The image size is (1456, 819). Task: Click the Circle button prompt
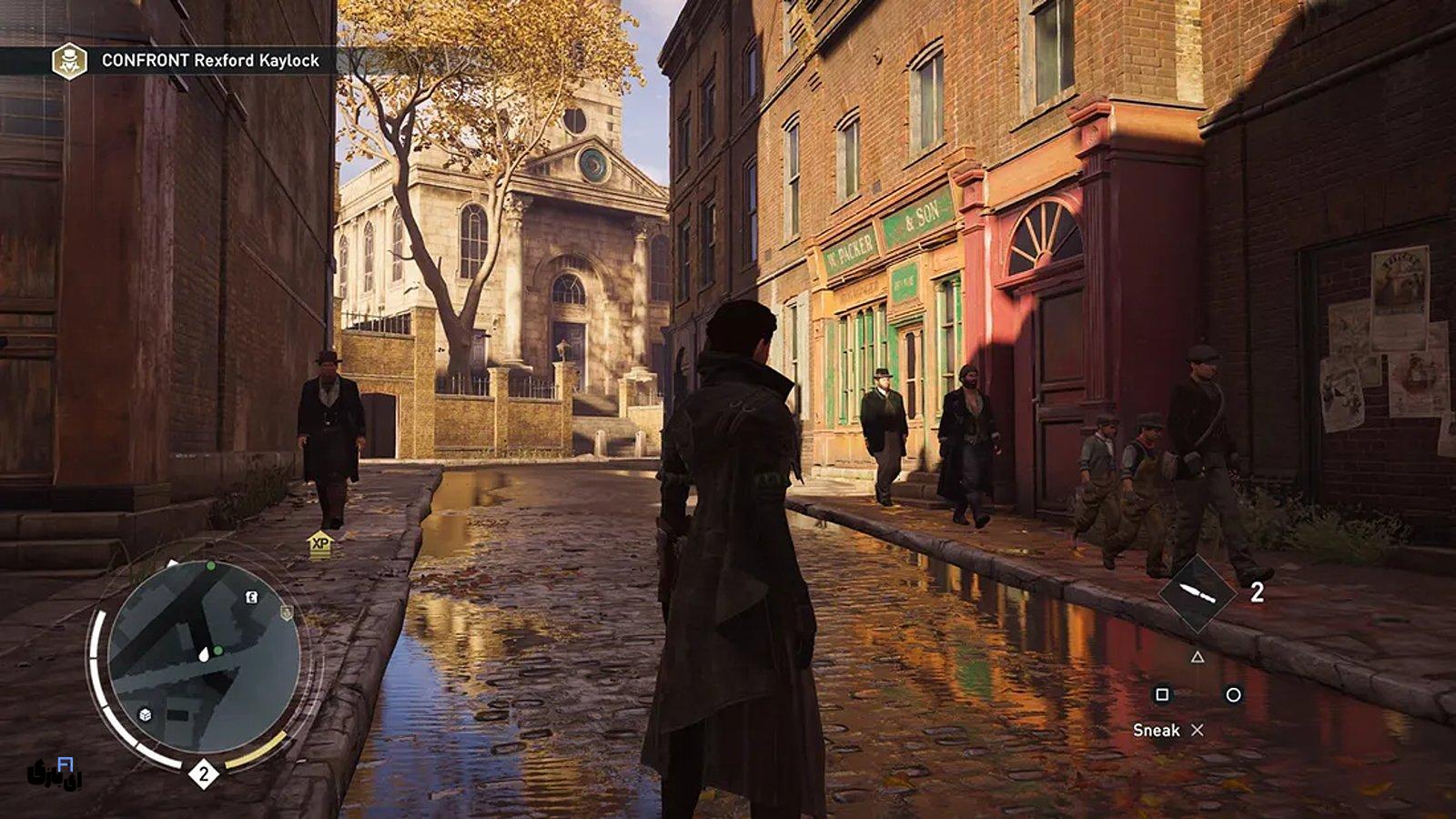1232,694
